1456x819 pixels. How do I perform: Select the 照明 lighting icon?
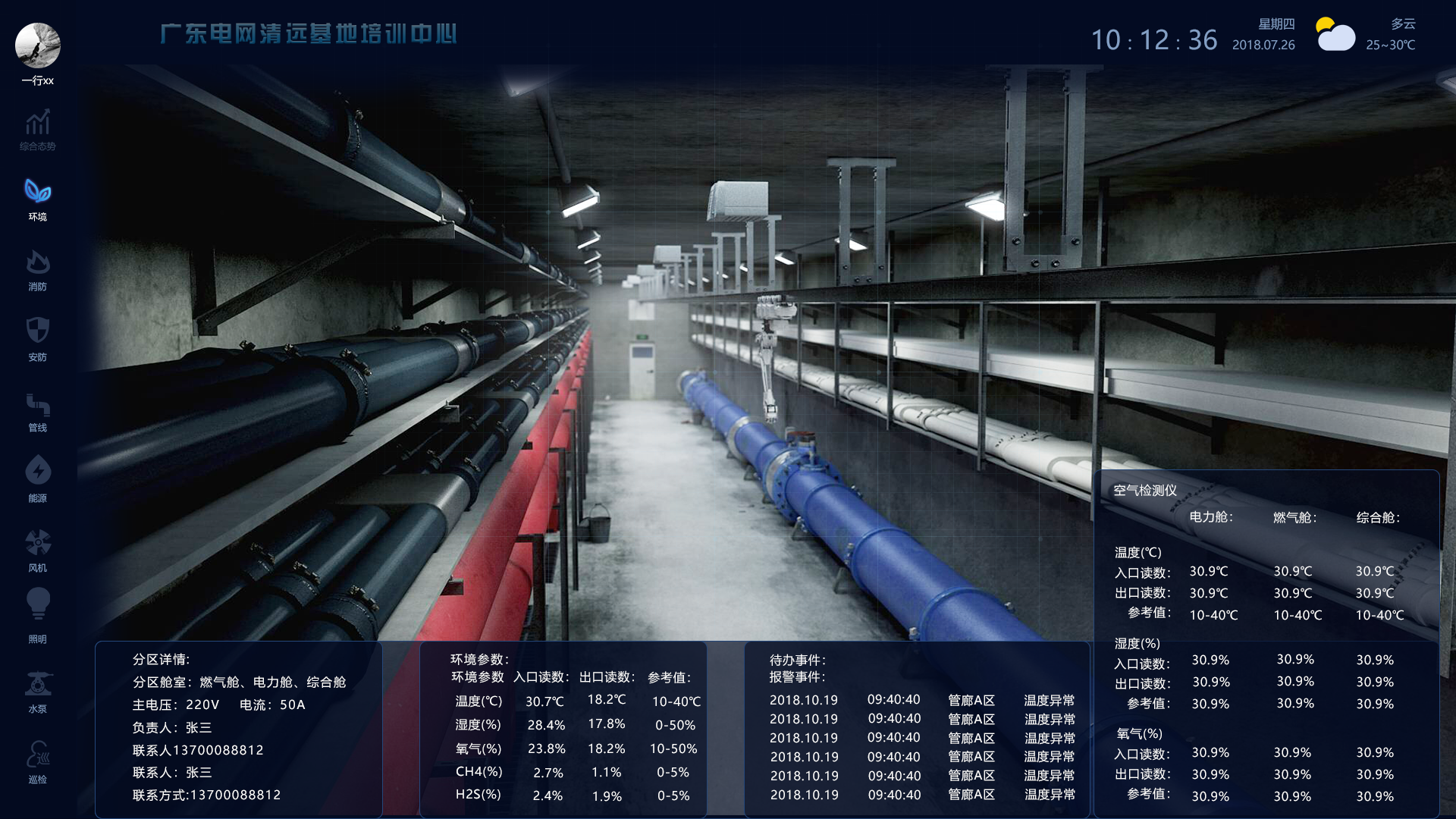(37, 613)
